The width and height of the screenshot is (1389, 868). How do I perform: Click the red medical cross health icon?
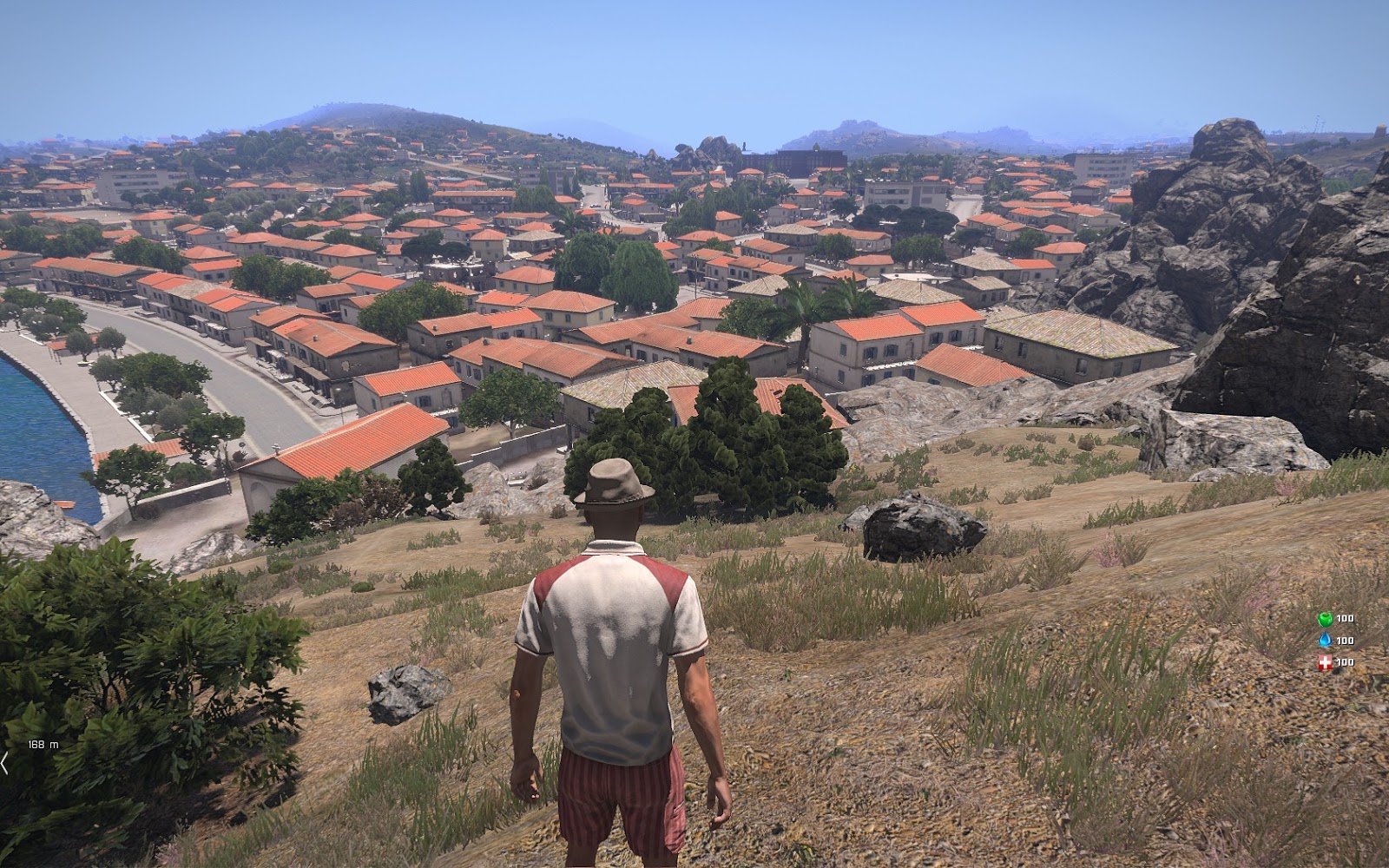tap(1326, 662)
